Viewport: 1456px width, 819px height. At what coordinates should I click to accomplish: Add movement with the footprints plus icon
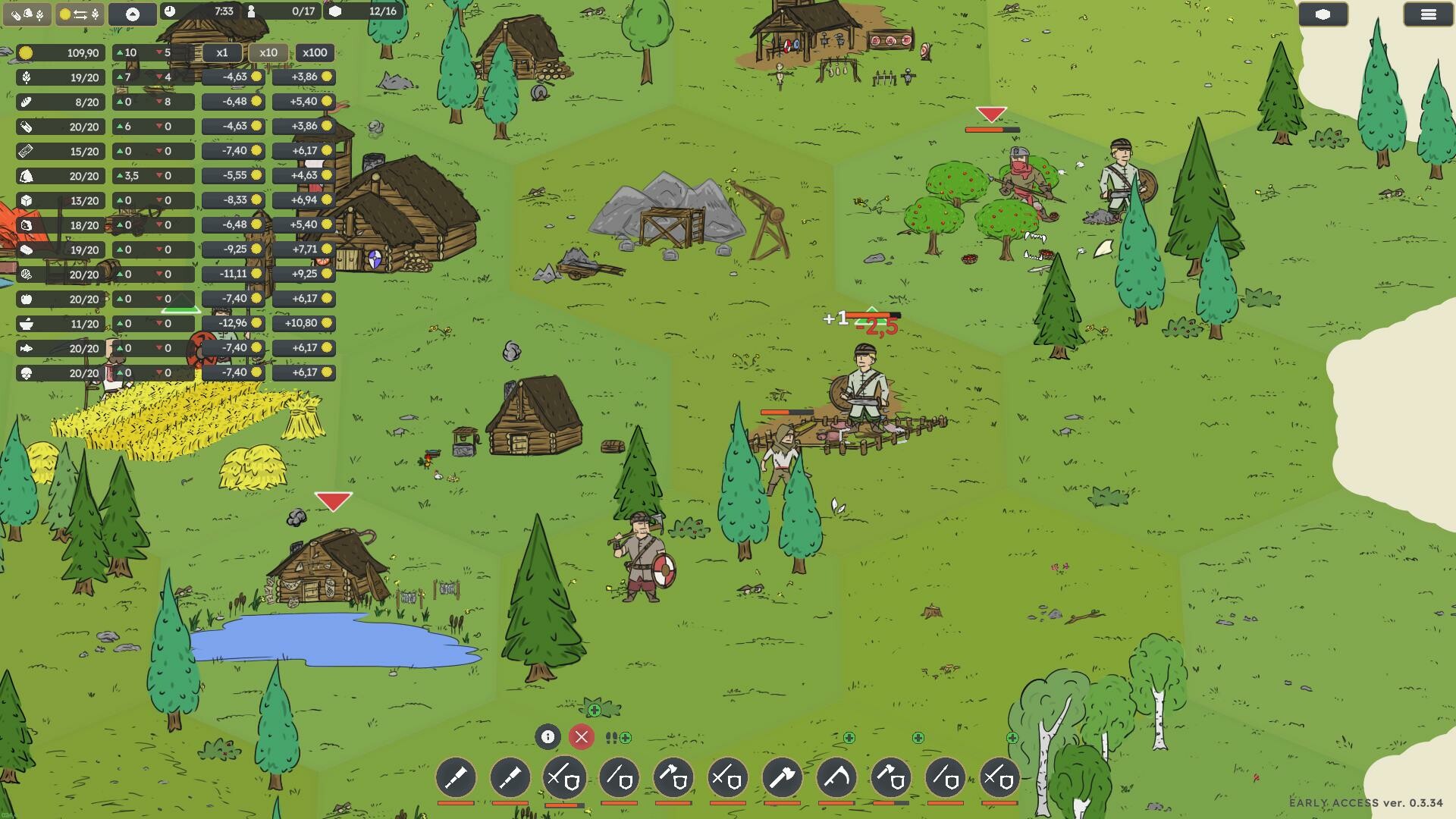618,737
